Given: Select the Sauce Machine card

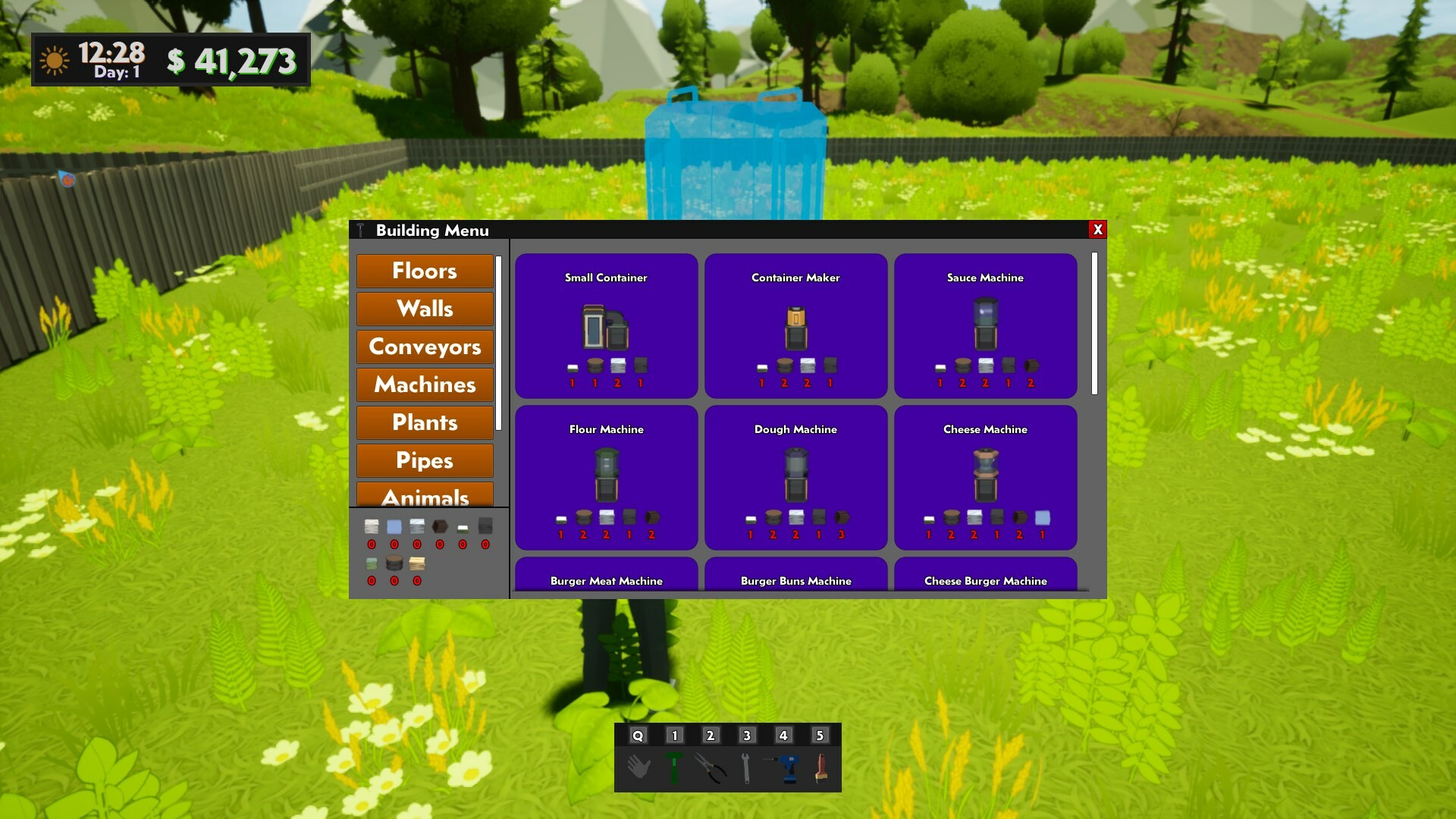Looking at the screenshot, I should coord(985,326).
